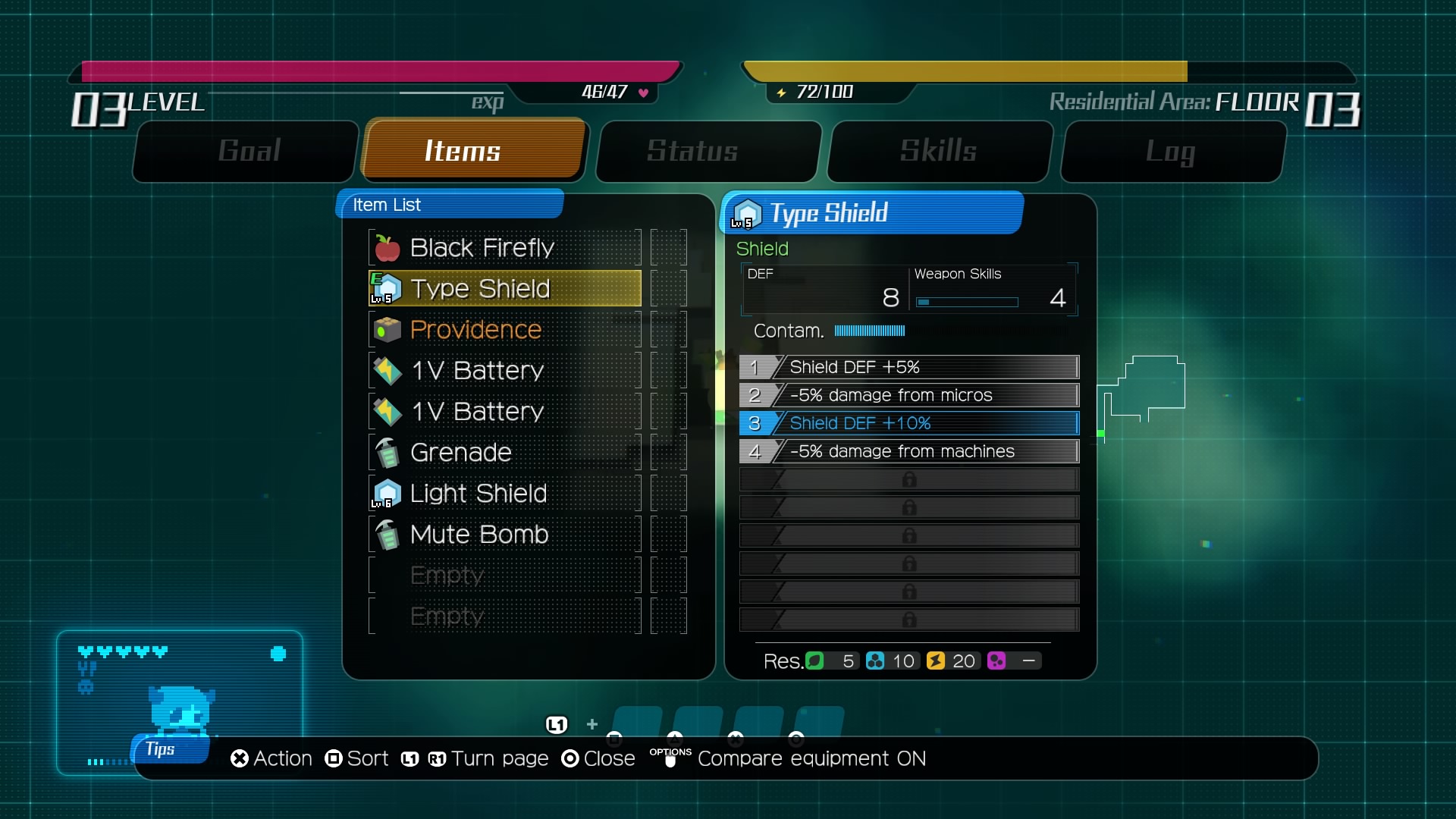
Task: Select the Light Shield entry
Action: point(504,494)
